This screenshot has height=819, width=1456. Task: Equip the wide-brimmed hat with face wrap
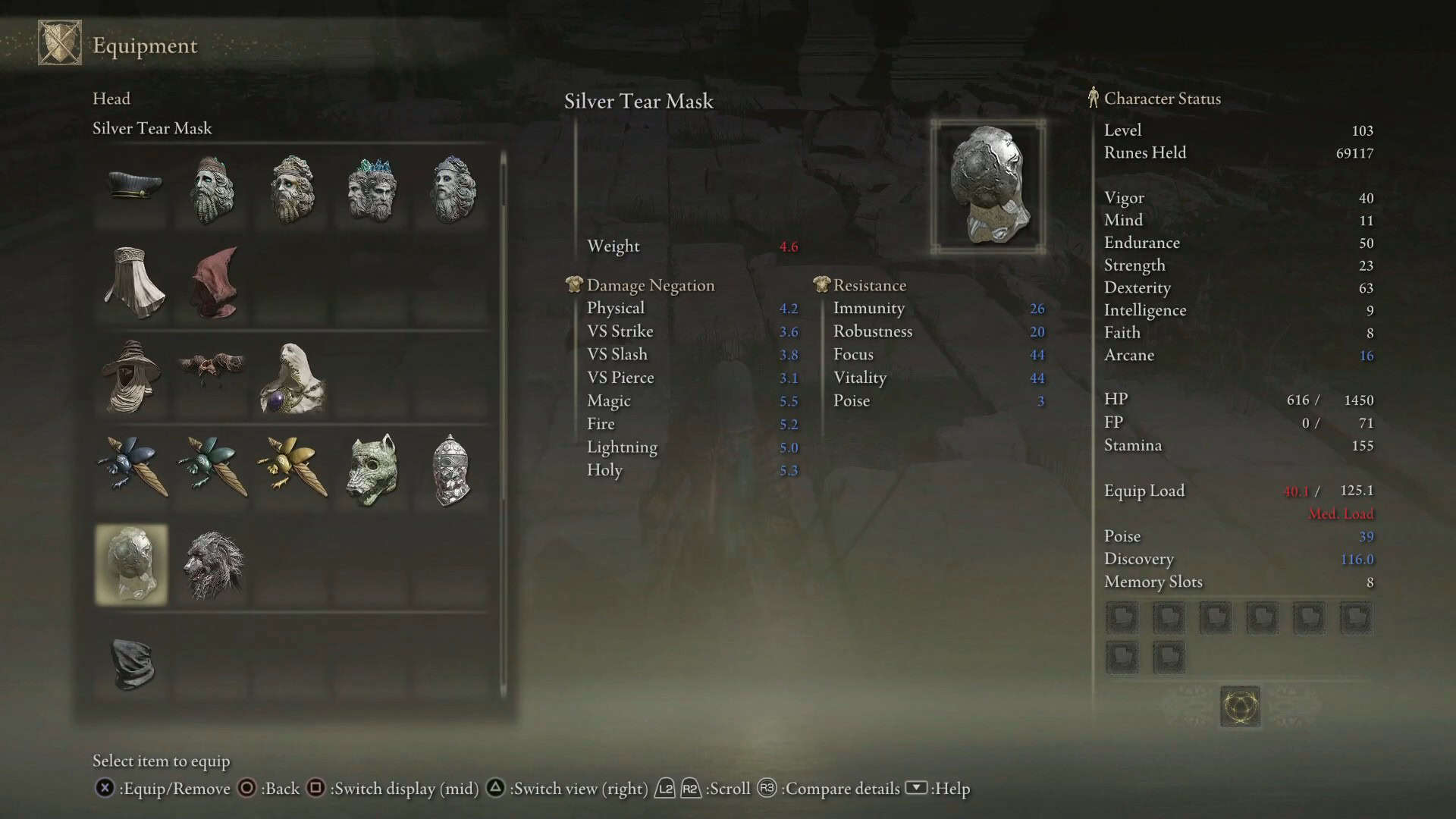pyautogui.click(x=132, y=376)
